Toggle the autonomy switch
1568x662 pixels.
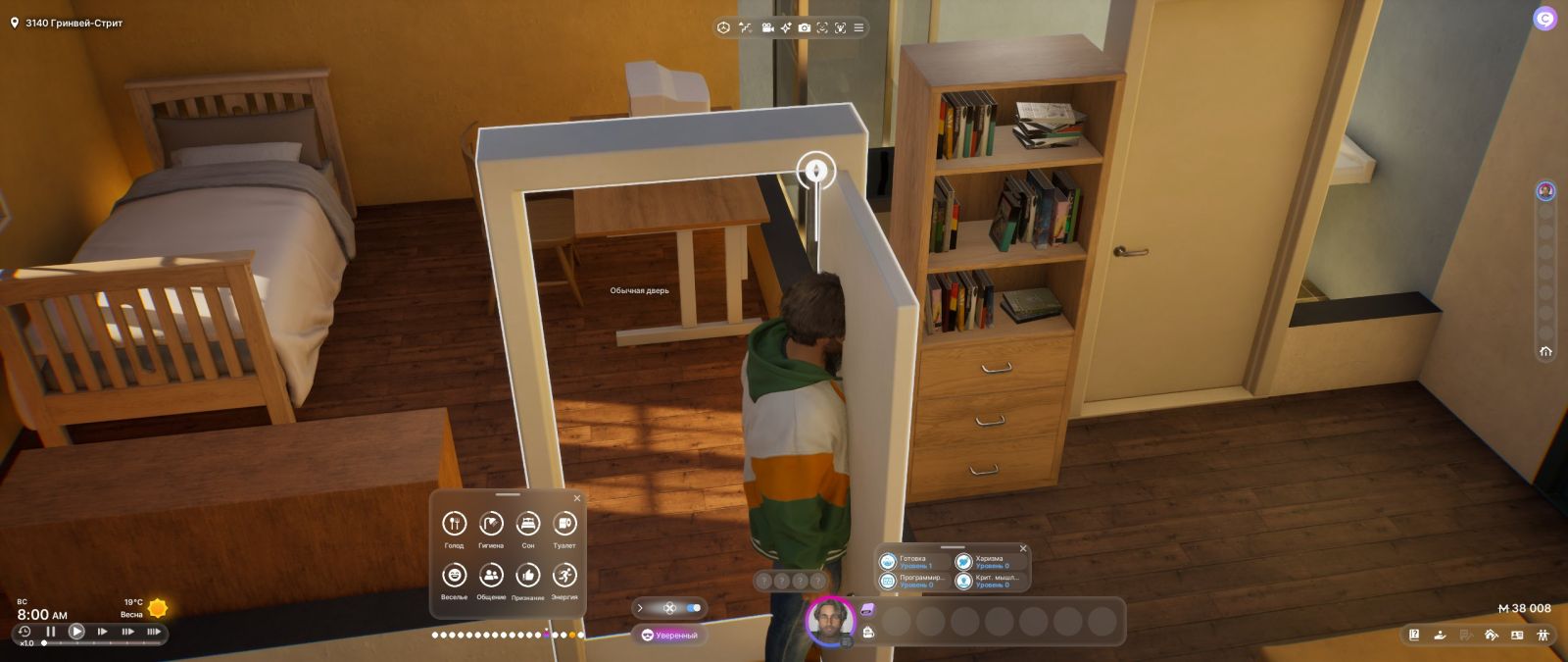click(693, 608)
